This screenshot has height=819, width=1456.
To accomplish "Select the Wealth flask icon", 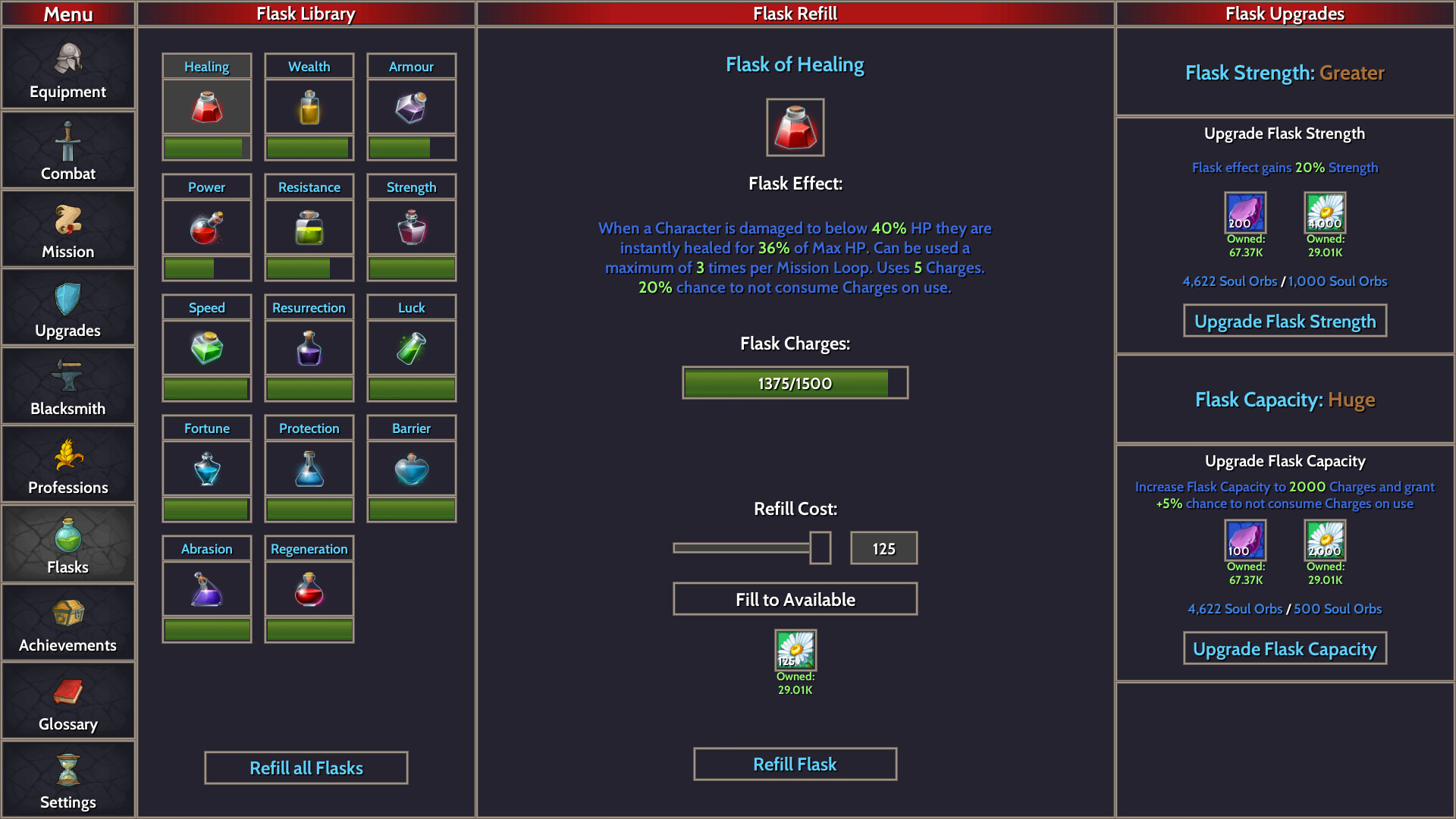I will [309, 106].
